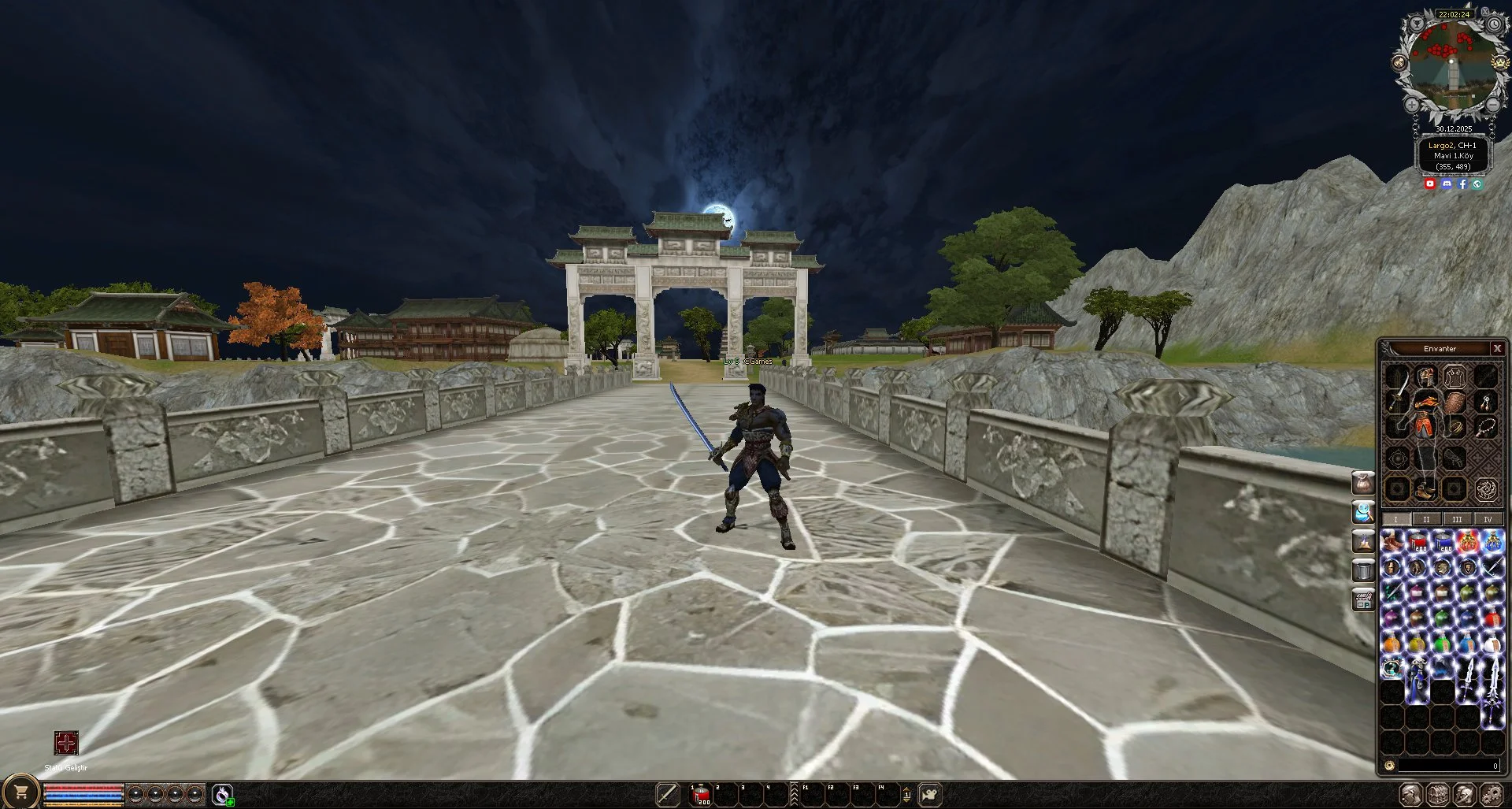Click the yellow EXP gauge bar

(83, 804)
